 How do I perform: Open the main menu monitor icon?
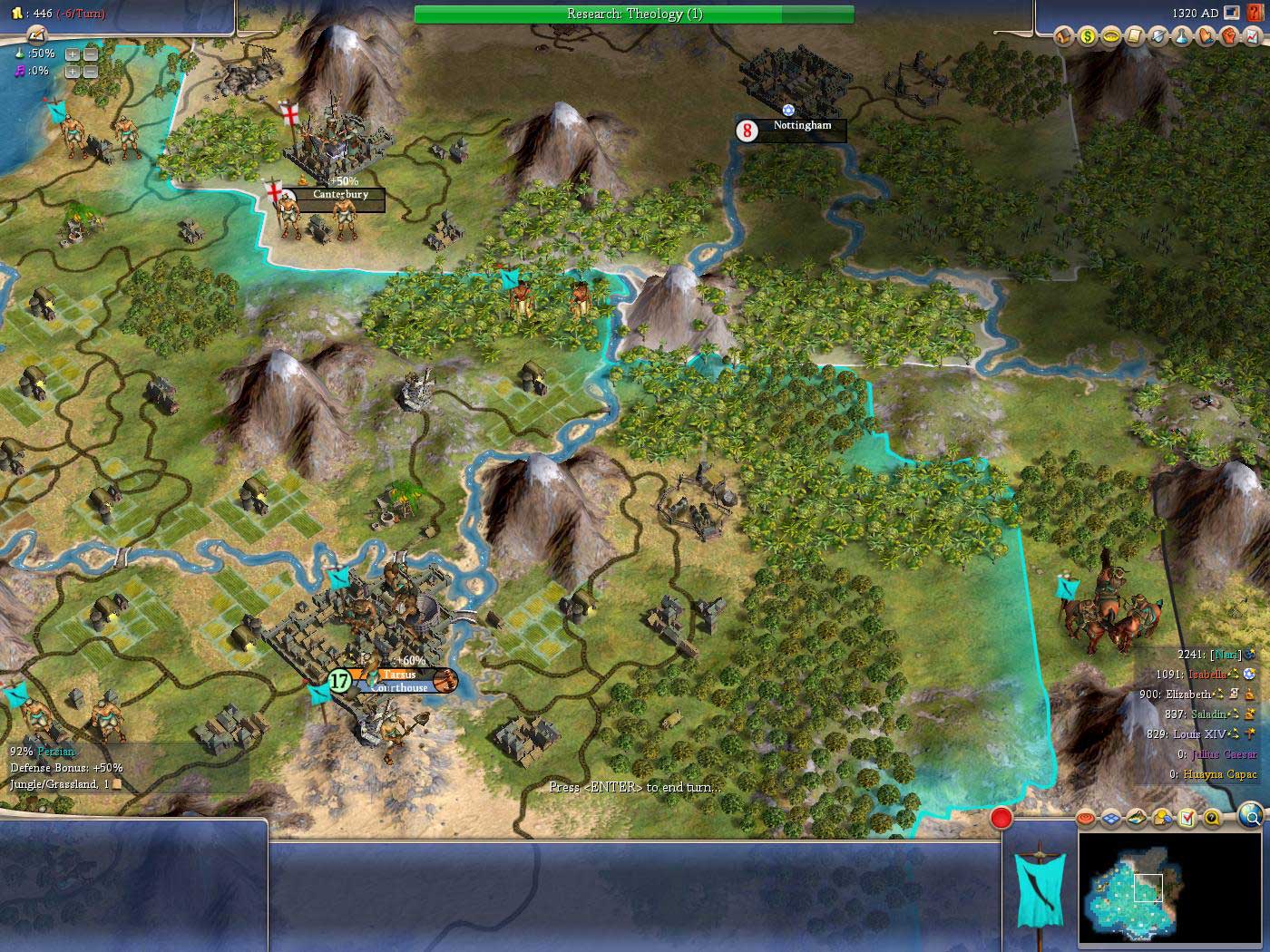[1231, 14]
